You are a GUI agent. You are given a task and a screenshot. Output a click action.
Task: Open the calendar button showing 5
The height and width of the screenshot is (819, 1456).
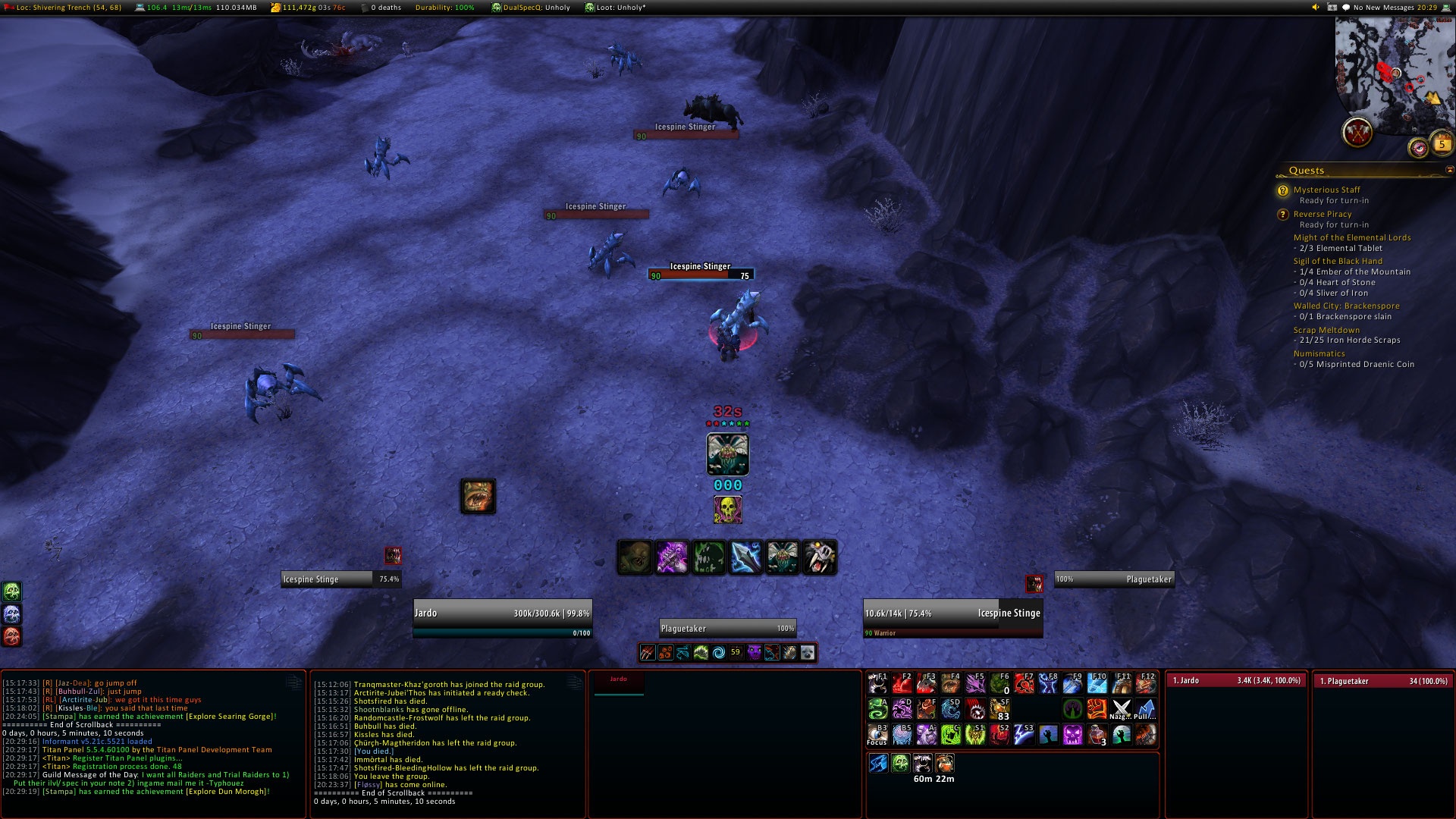point(1442,143)
